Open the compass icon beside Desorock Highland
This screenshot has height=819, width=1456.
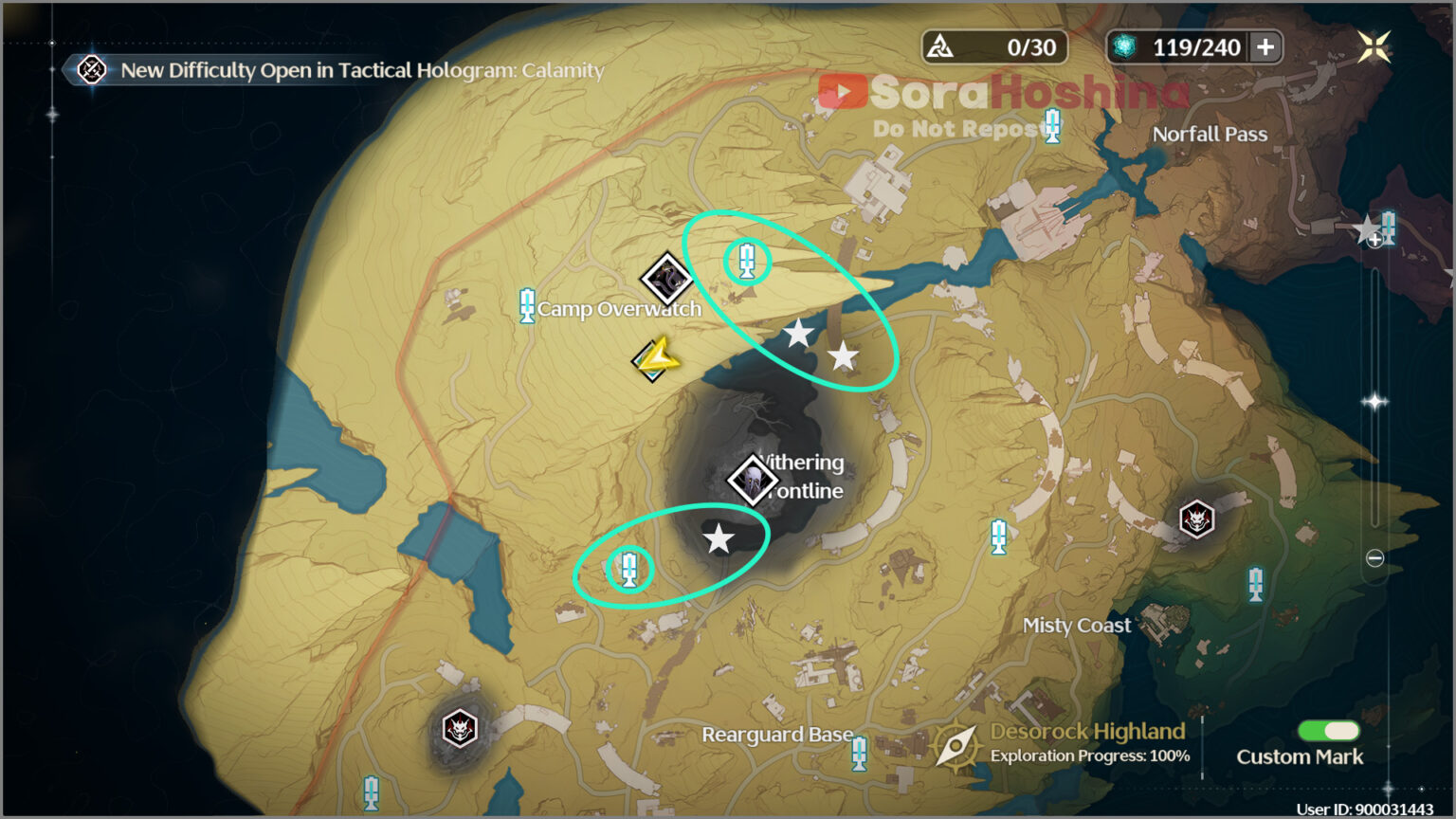tap(957, 743)
